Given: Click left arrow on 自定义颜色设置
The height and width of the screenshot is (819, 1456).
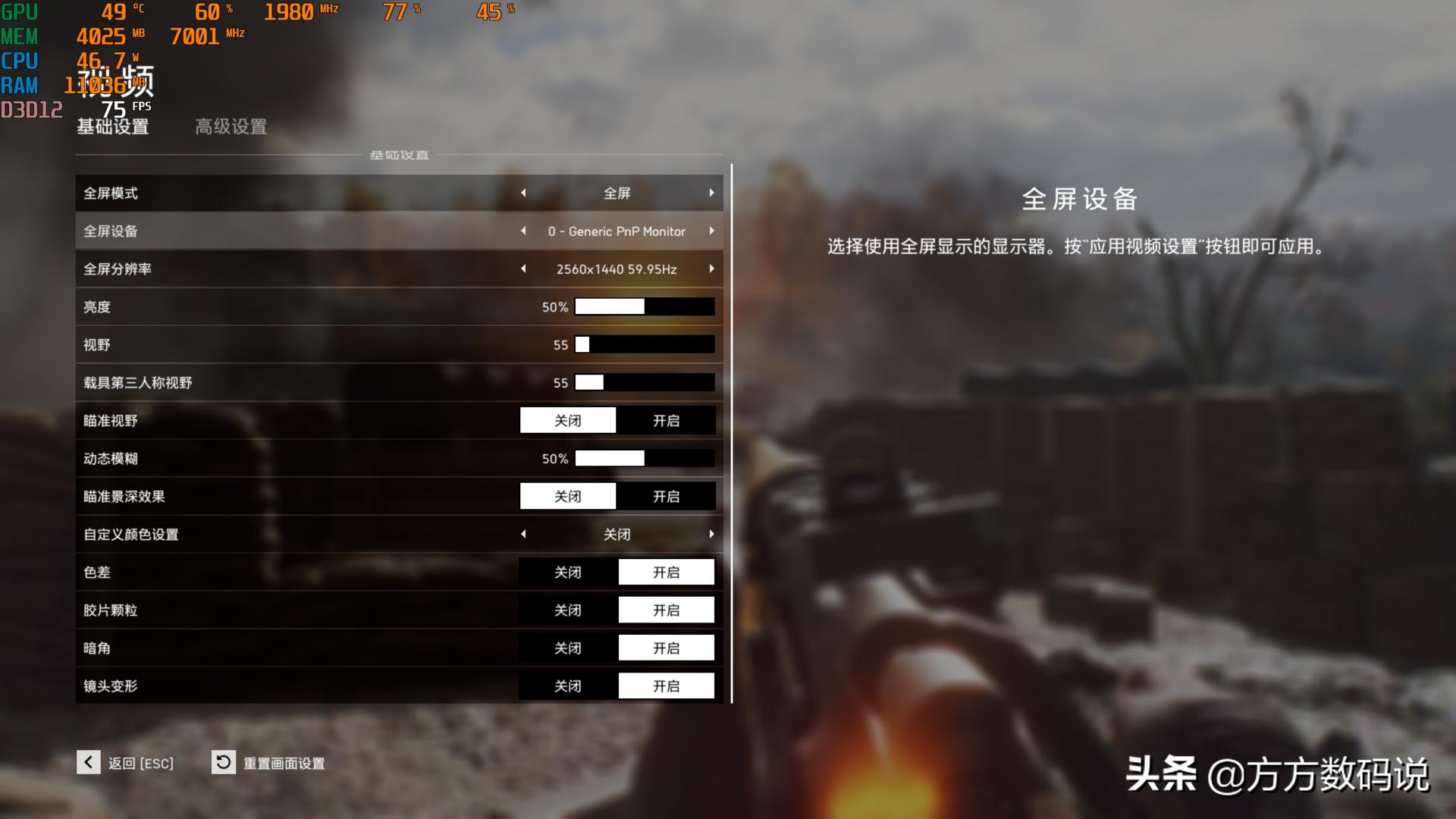Looking at the screenshot, I should click(523, 534).
